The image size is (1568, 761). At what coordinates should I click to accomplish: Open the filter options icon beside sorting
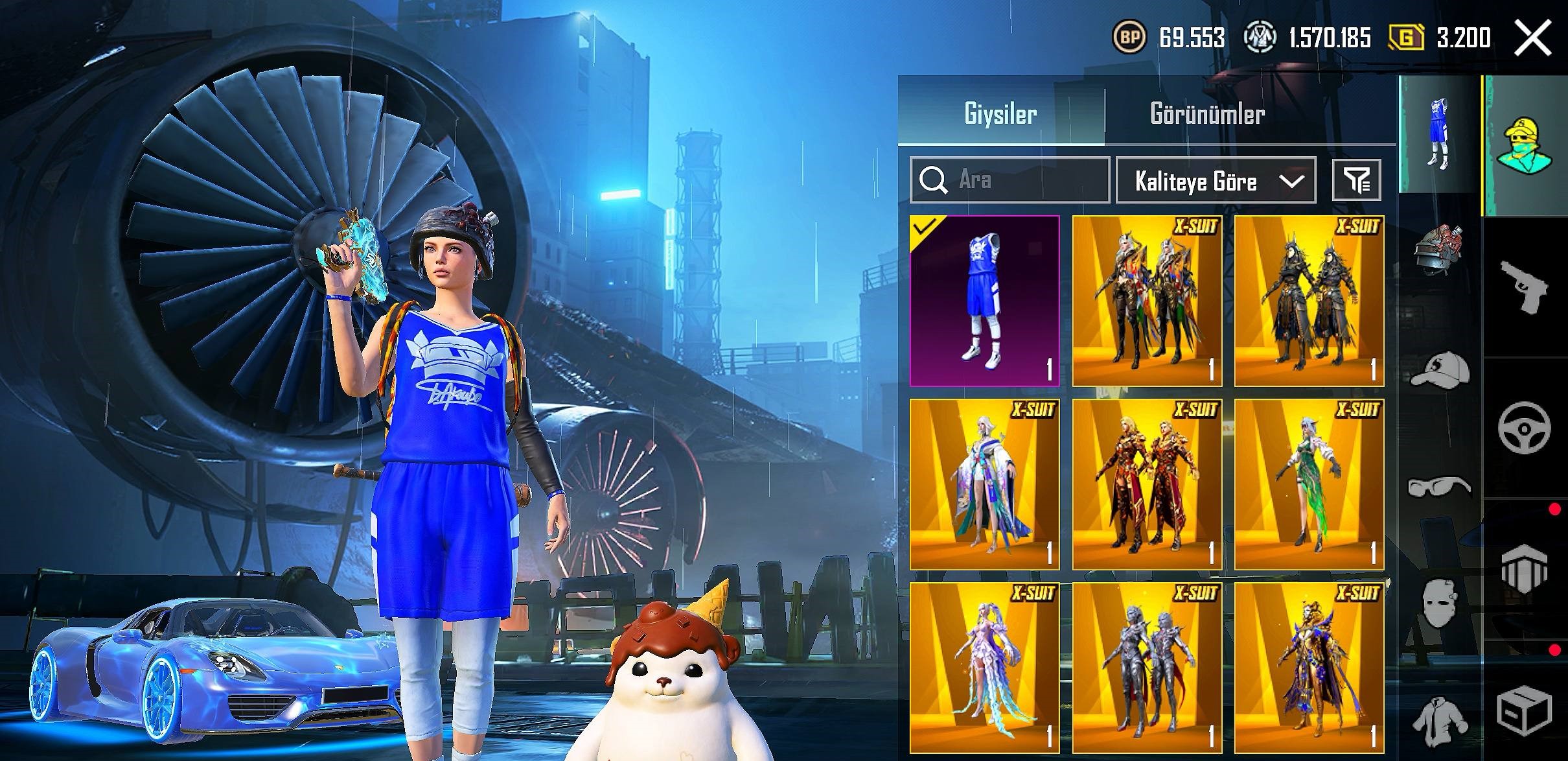[x=1359, y=181]
